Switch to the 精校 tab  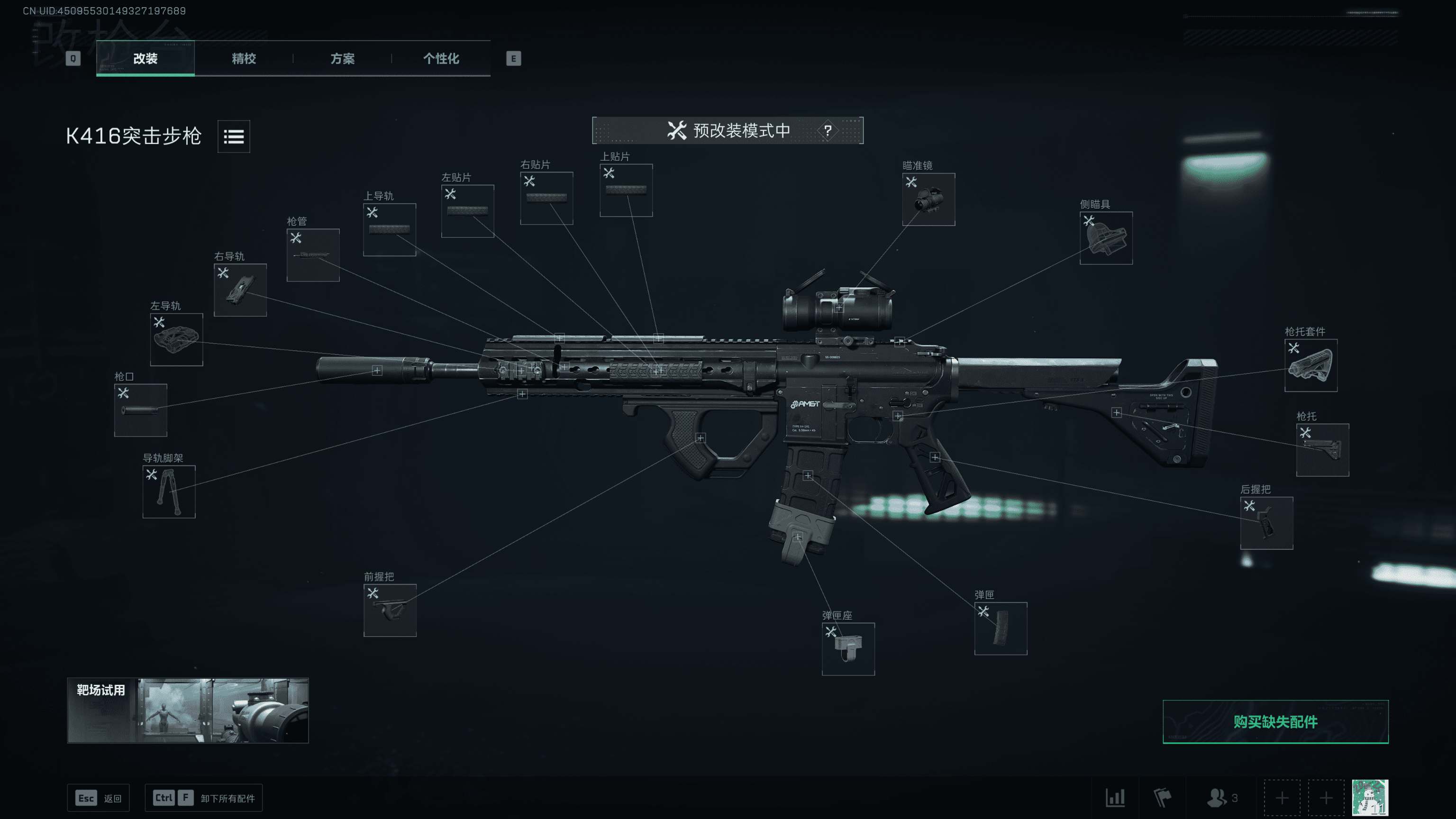pos(244,58)
